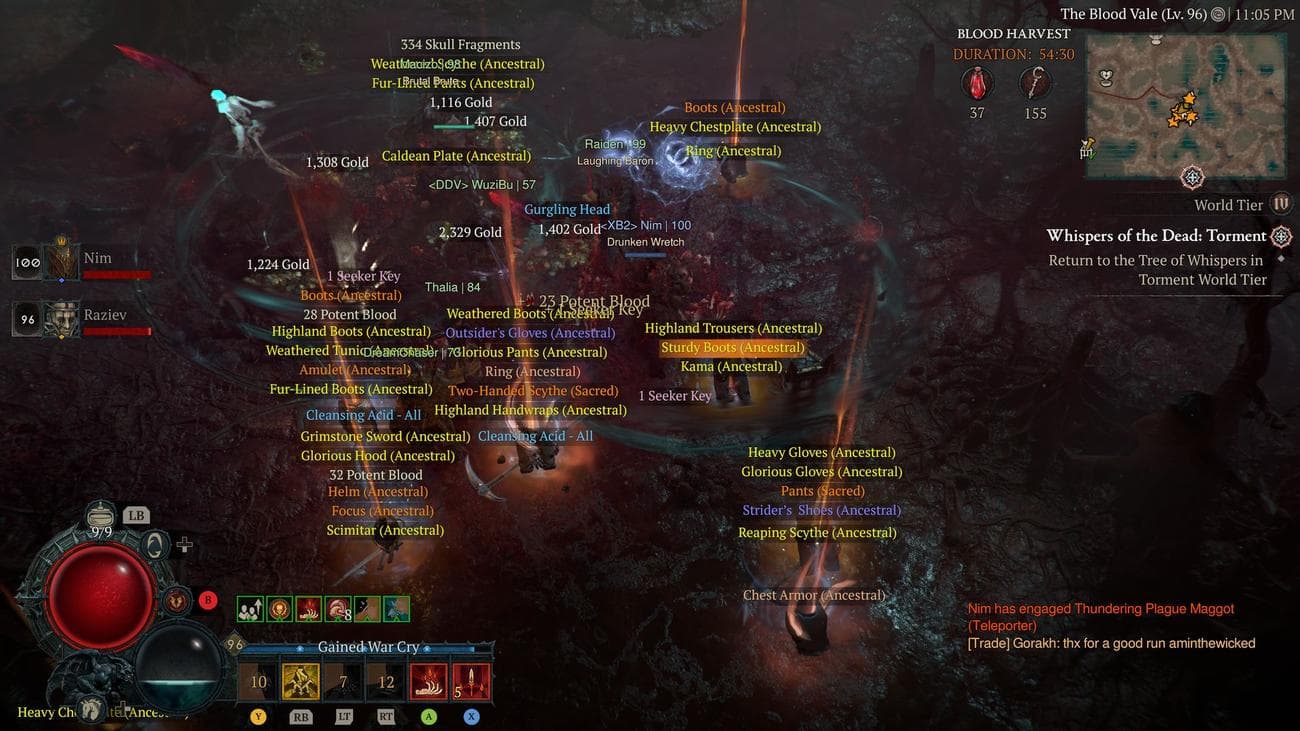Open the World Tier IV emblem
The height and width of the screenshot is (731, 1300).
[x=1281, y=204]
